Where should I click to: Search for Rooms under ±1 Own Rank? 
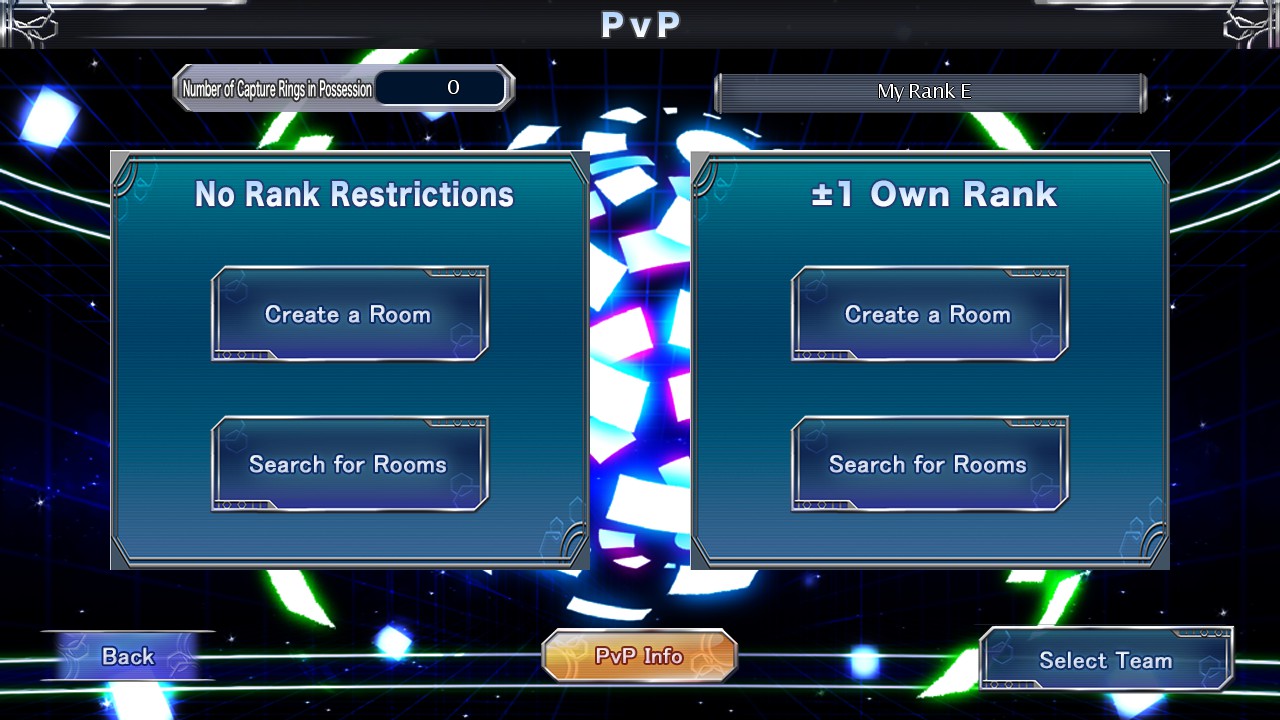pos(929,464)
